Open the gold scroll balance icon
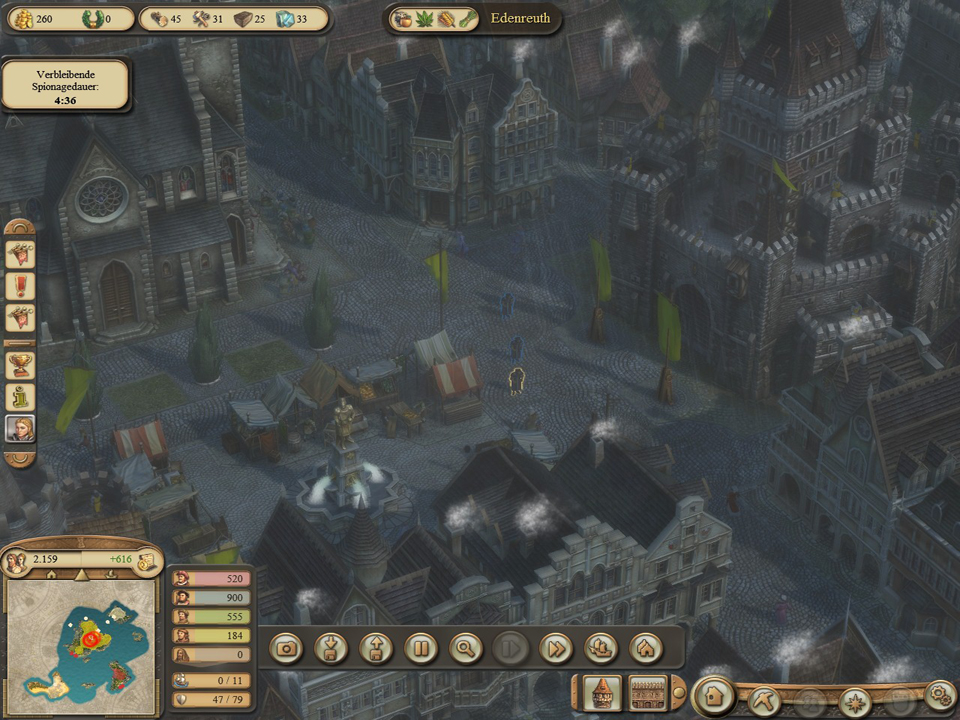The width and height of the screenshot is (960, 720). pyautogui.click(x=147, y=561)
